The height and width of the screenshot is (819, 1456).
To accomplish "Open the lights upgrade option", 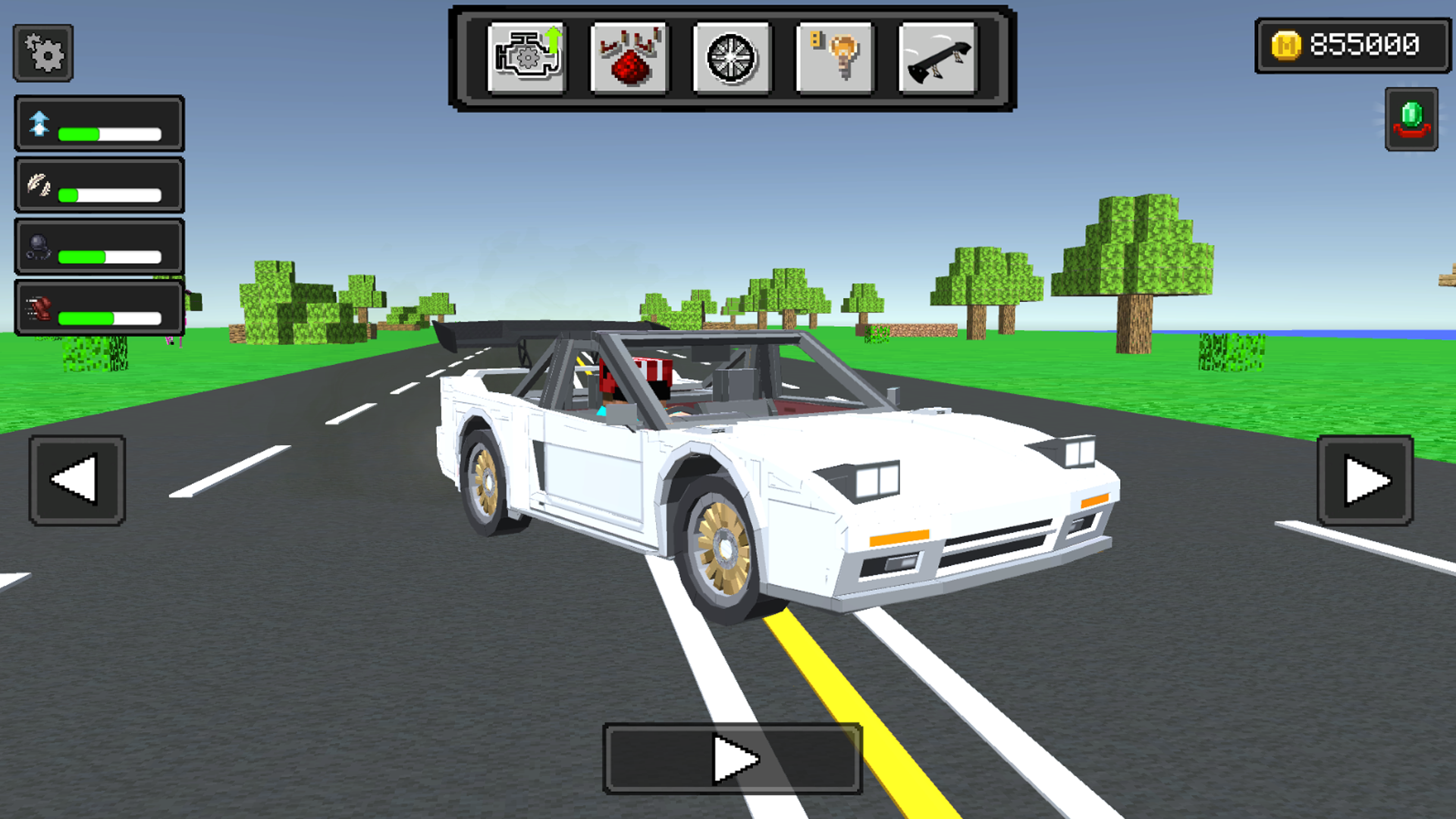I will click(833, 57).
